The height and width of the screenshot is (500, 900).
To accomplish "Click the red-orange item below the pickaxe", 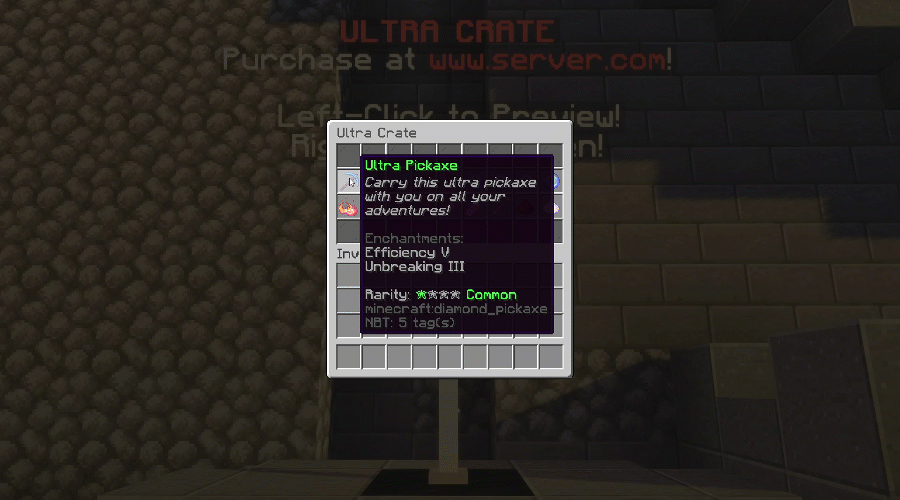I will point(348,208).
